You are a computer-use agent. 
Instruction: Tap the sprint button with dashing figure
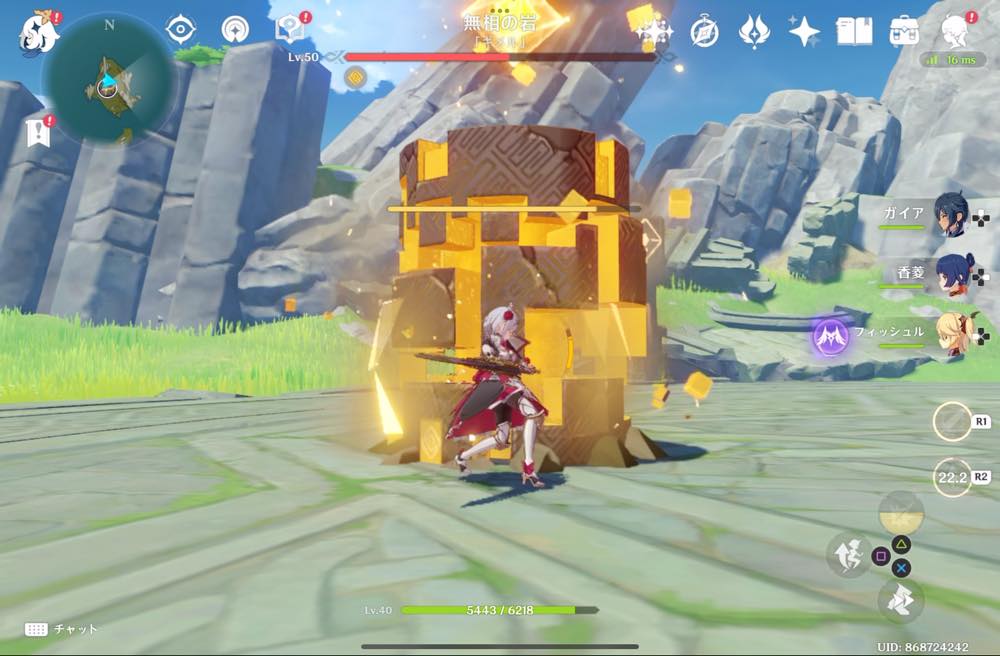[x=847, y=555]
